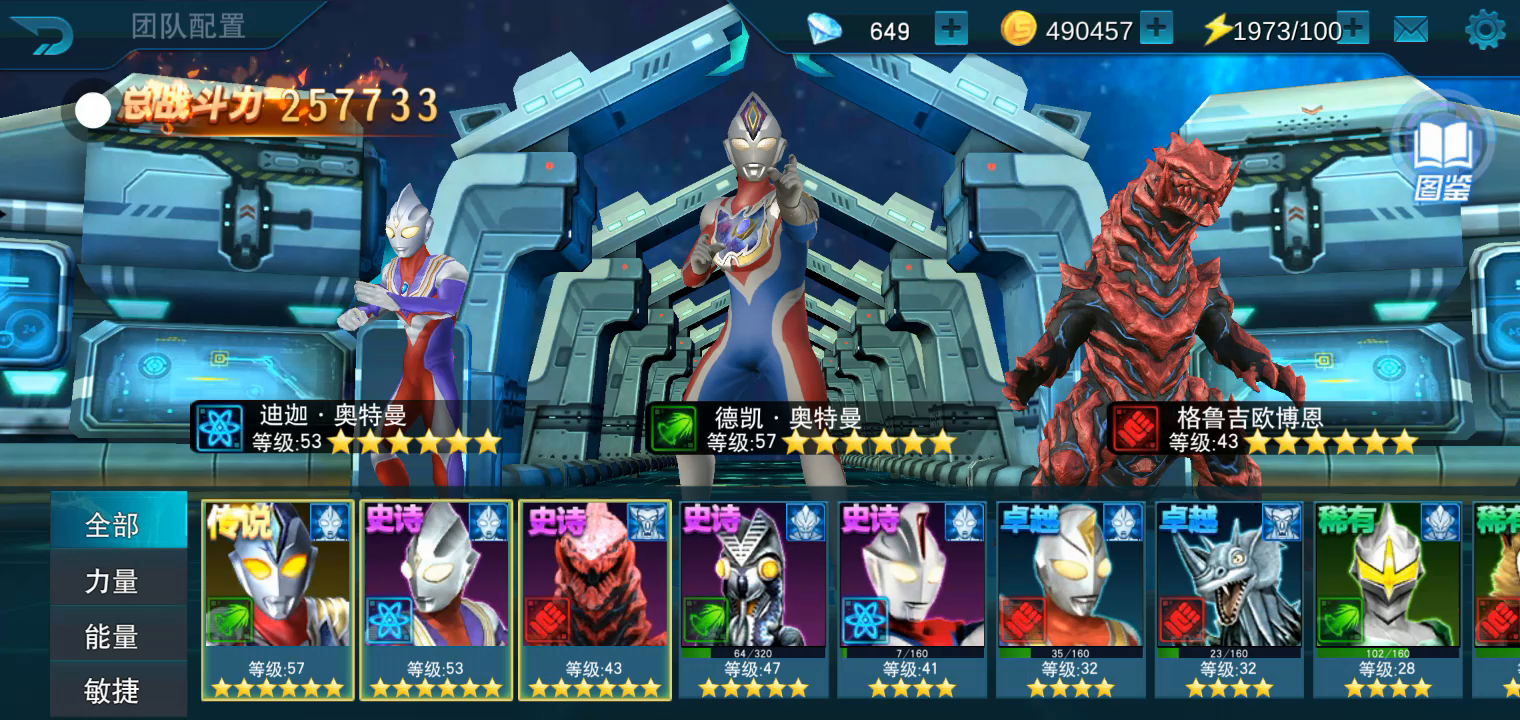Switch to the 能量 filter tab
Viewport: 1520px width, 720px height.
pos(112,636)
